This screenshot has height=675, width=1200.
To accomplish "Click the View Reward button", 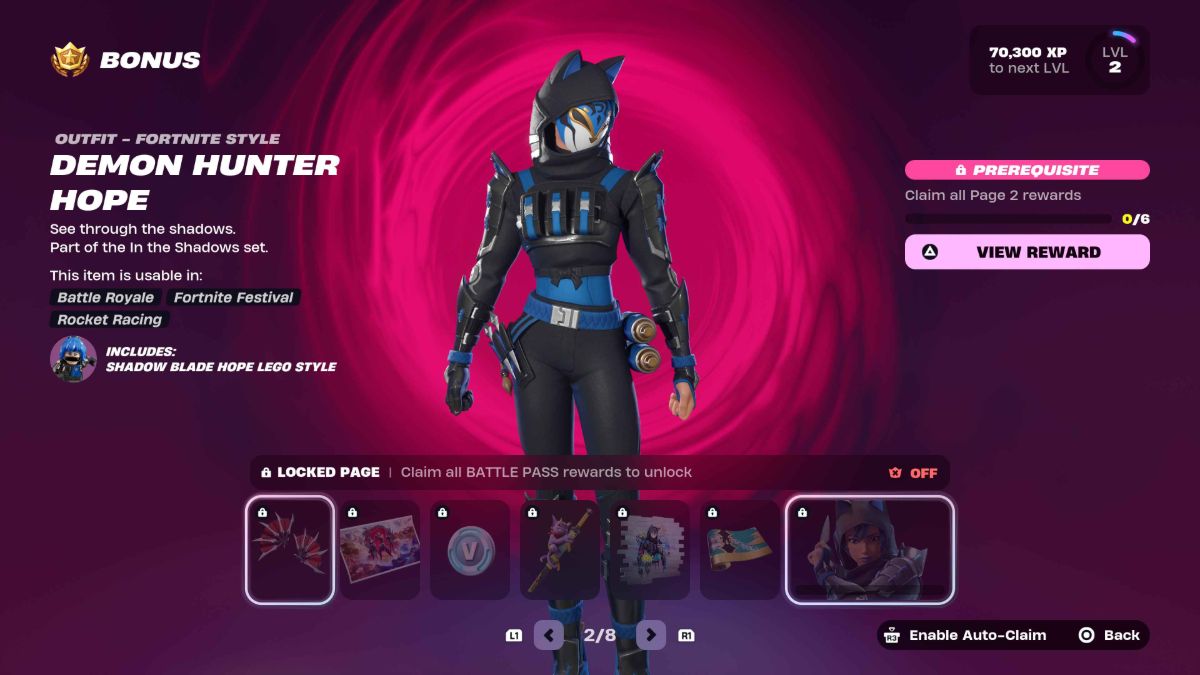I will coord(1027,252).
